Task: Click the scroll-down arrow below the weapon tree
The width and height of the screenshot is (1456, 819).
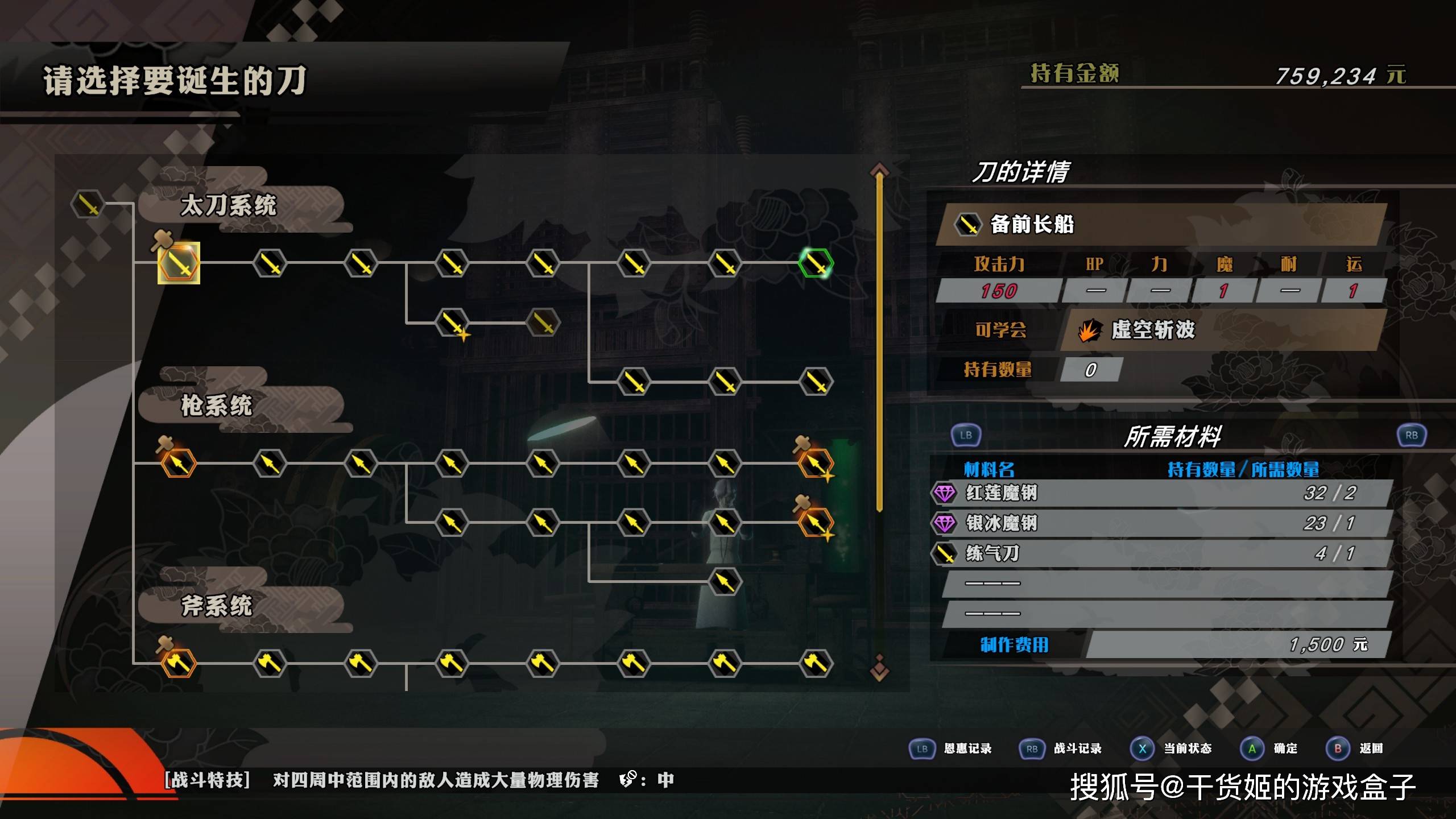Action: click(879, 670)
